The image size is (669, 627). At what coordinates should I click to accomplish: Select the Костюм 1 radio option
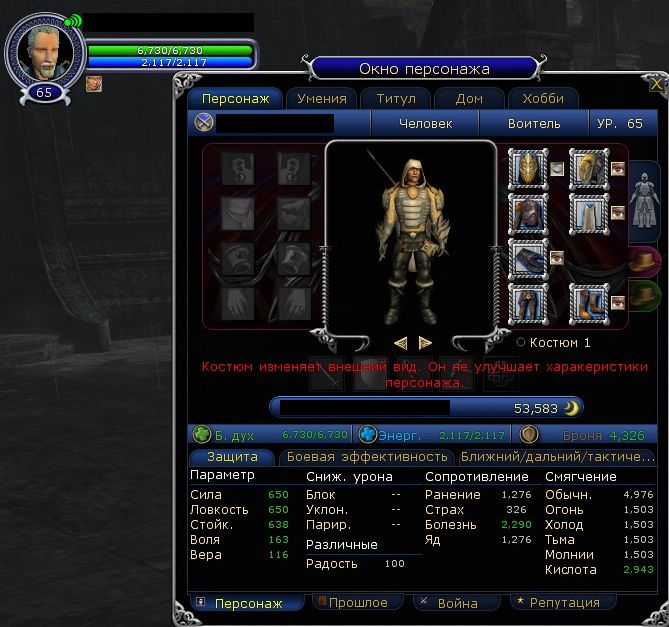click(x=521, y=342)
